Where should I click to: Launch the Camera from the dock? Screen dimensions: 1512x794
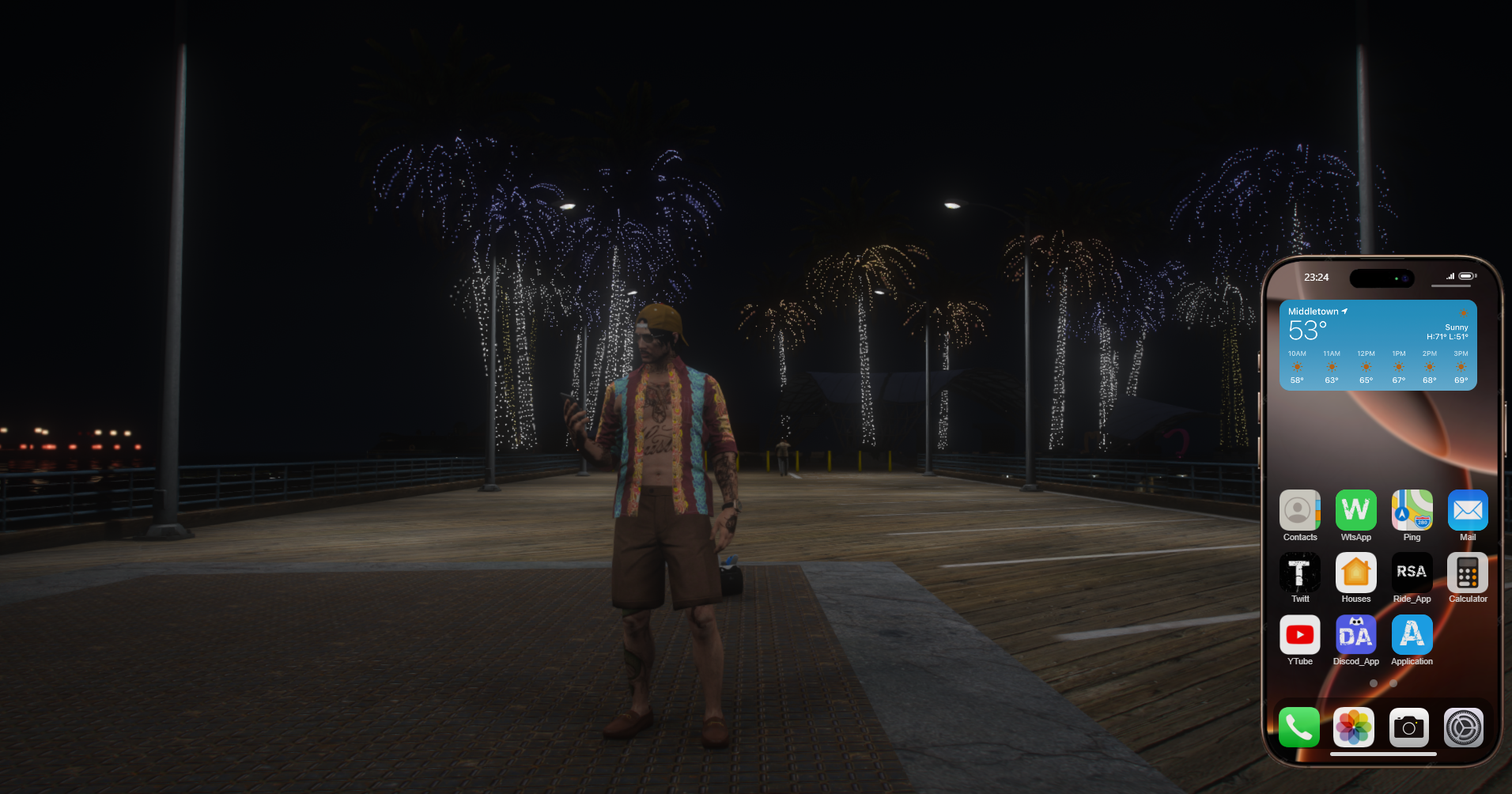point(1408,728)
